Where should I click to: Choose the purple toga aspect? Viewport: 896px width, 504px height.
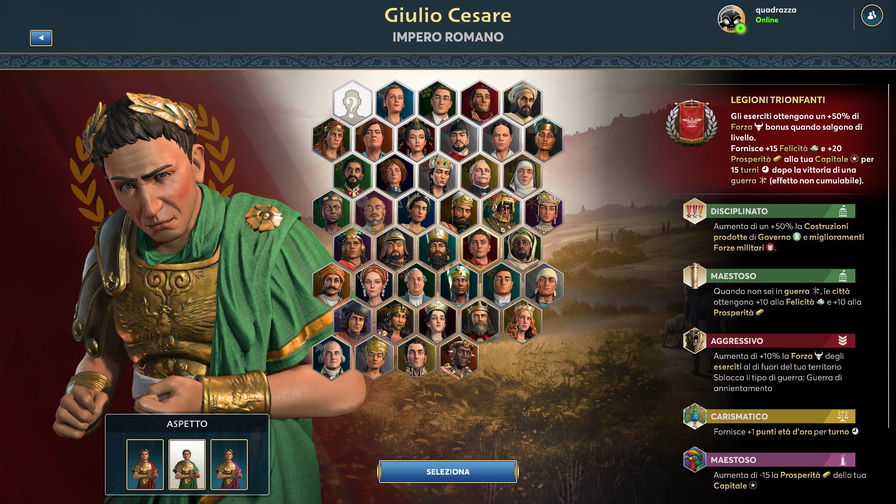pyautogui.click(x=229, y=464)
